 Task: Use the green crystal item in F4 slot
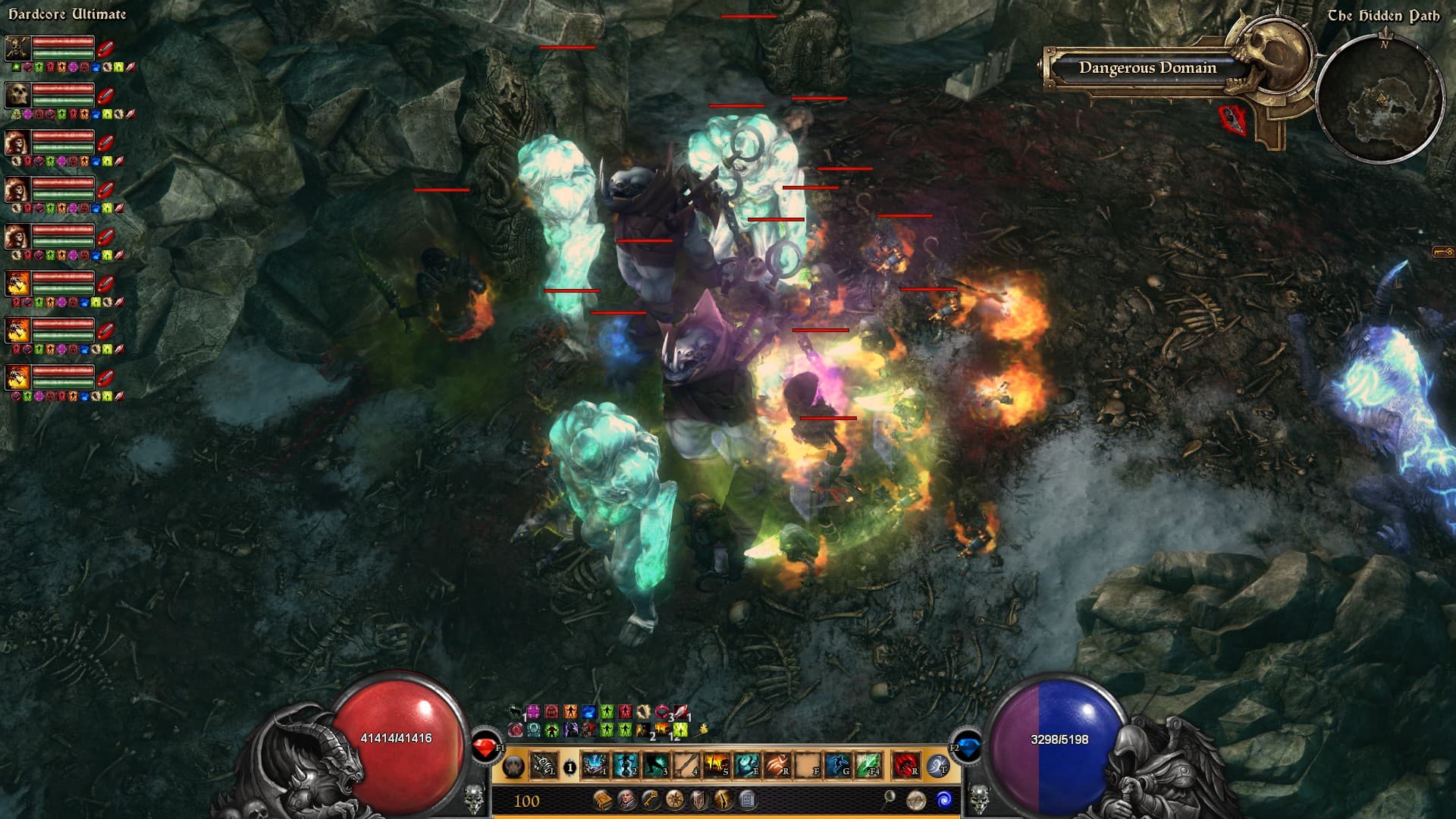click(x=868, y=766)
